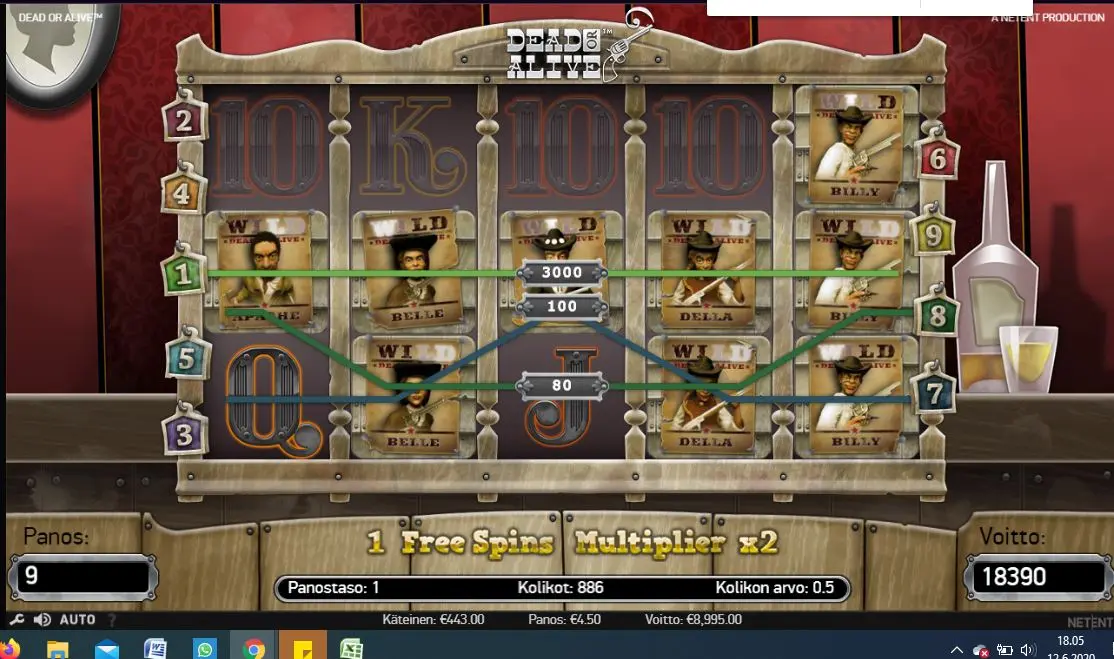Select payline tag number 2
The image size is (1114, 659).
pyautogui.click(x=185, y=122)
